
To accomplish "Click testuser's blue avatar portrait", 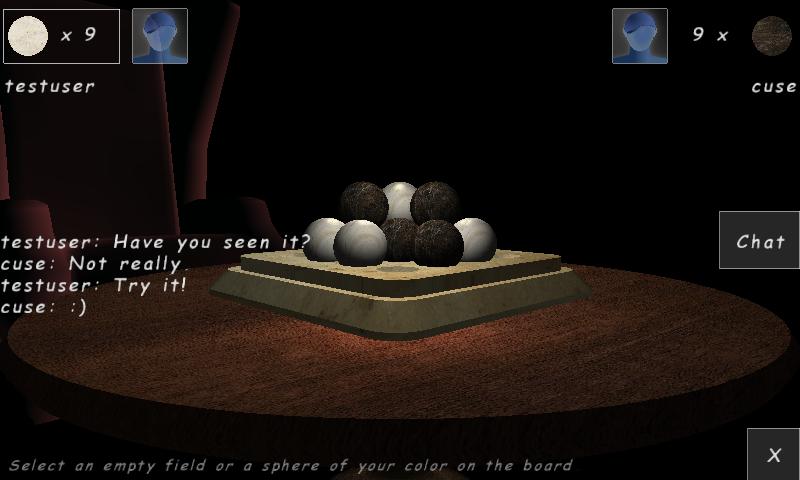I will pos(160,36).
